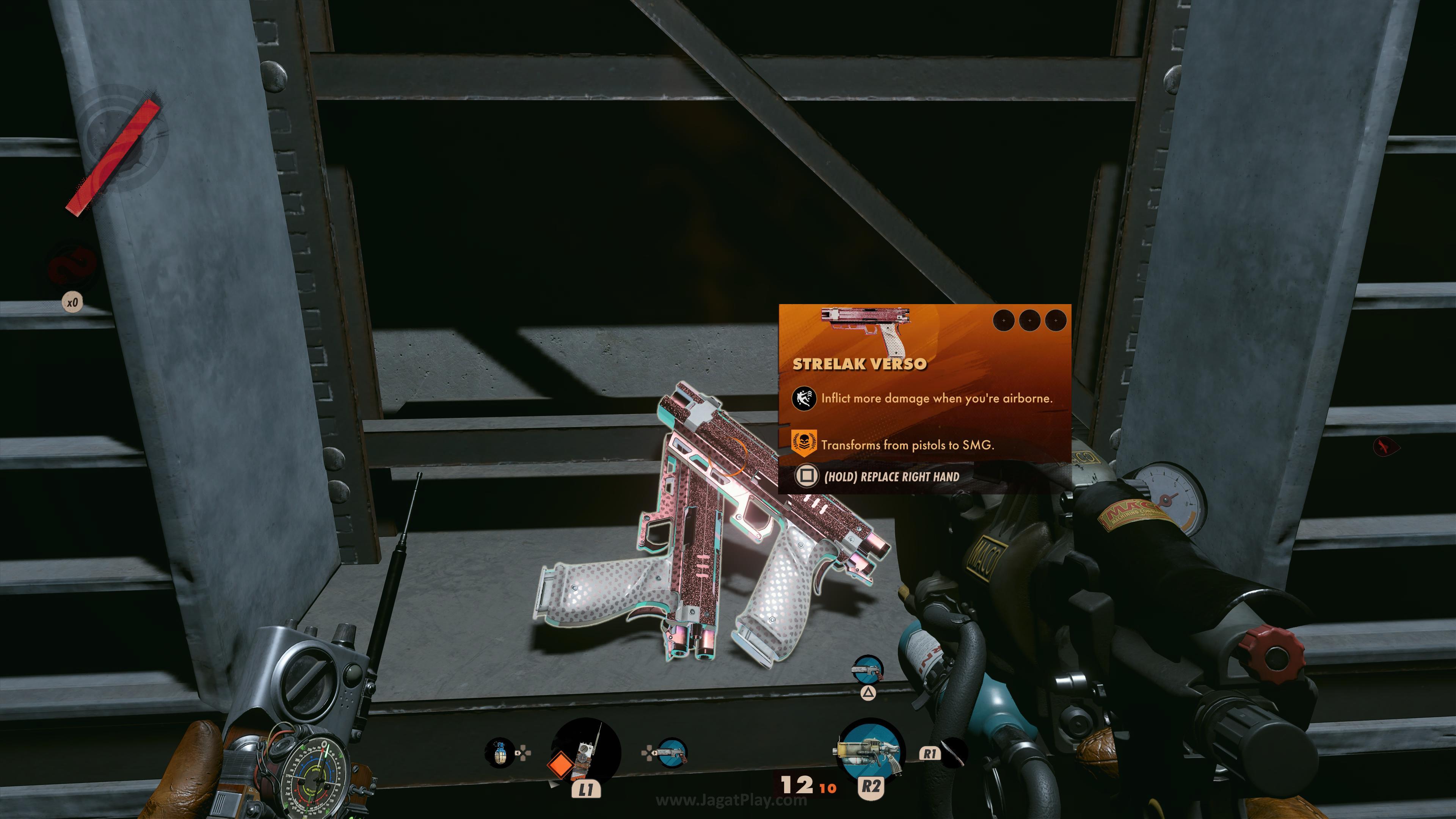Screen dimensions: 1456x819
Task: Open the first empty trinket slot on the card
Action: 1004,320
